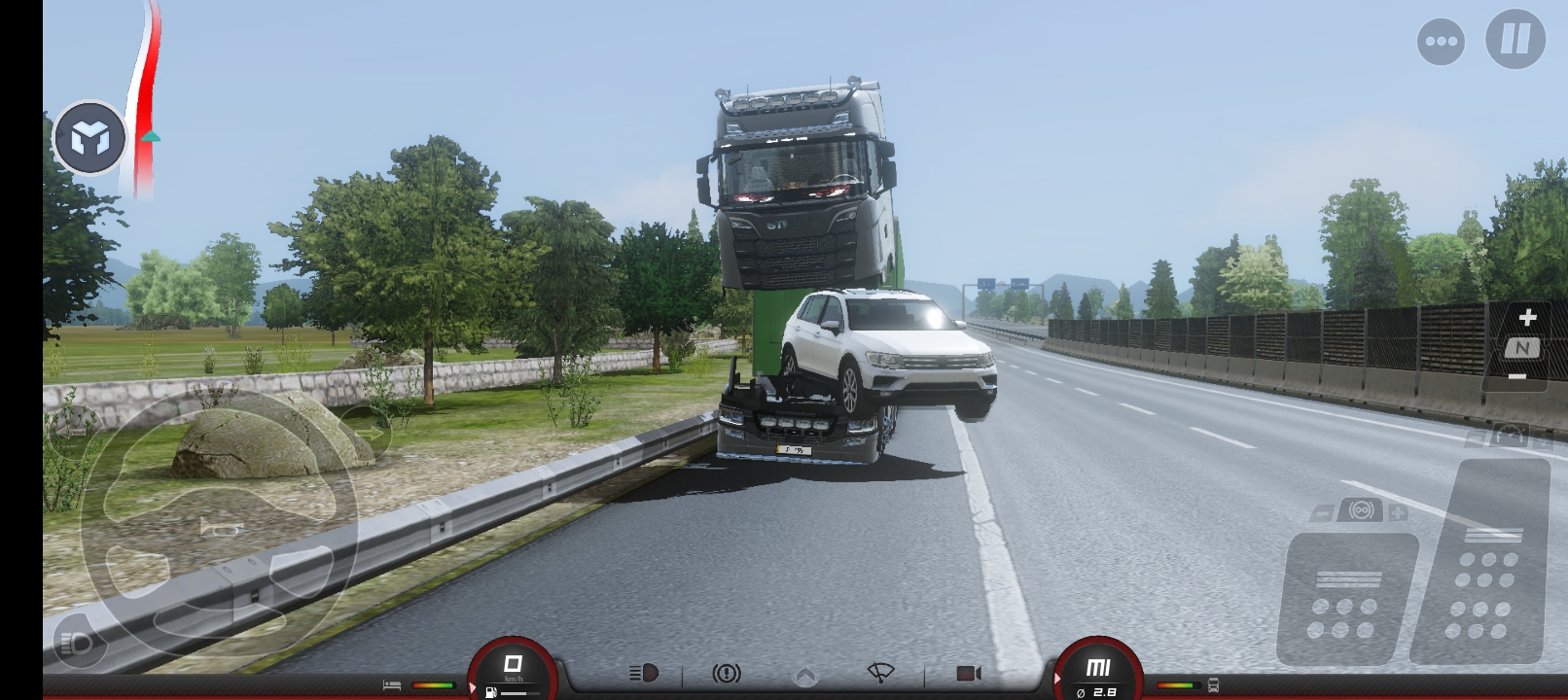The height and width of the screenshot is (700, 1568).
Task: Tap the cube icon beside the route strip
Action: (89, 139)
